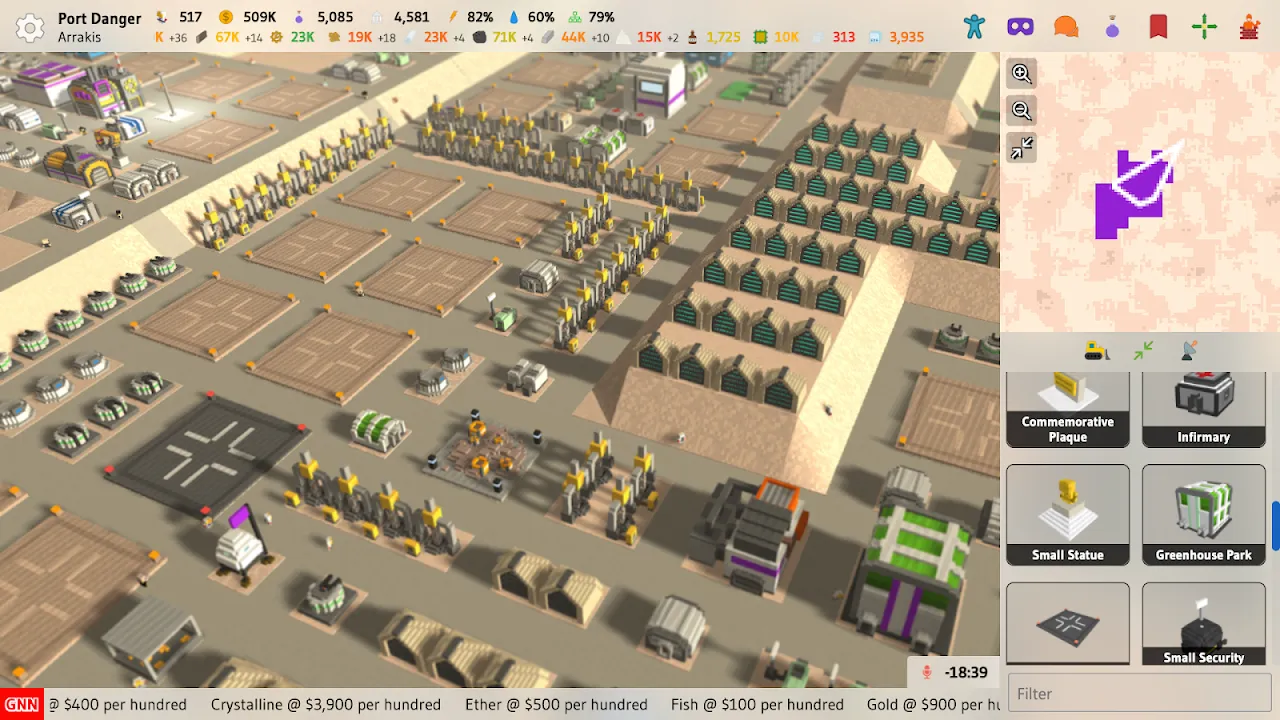Click the purple colony area on minimap
This screenshot has width=1280, height=720.
pos(1125,200)
